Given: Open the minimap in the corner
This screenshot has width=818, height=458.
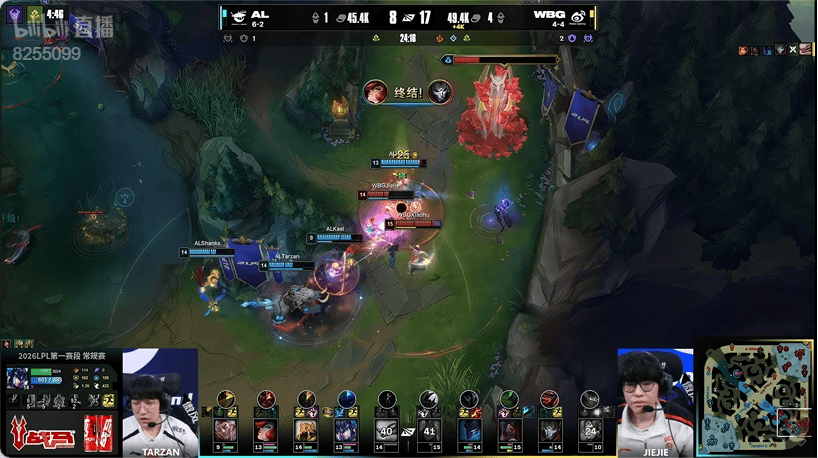Looking at the screenshot, I should (759, 397).
